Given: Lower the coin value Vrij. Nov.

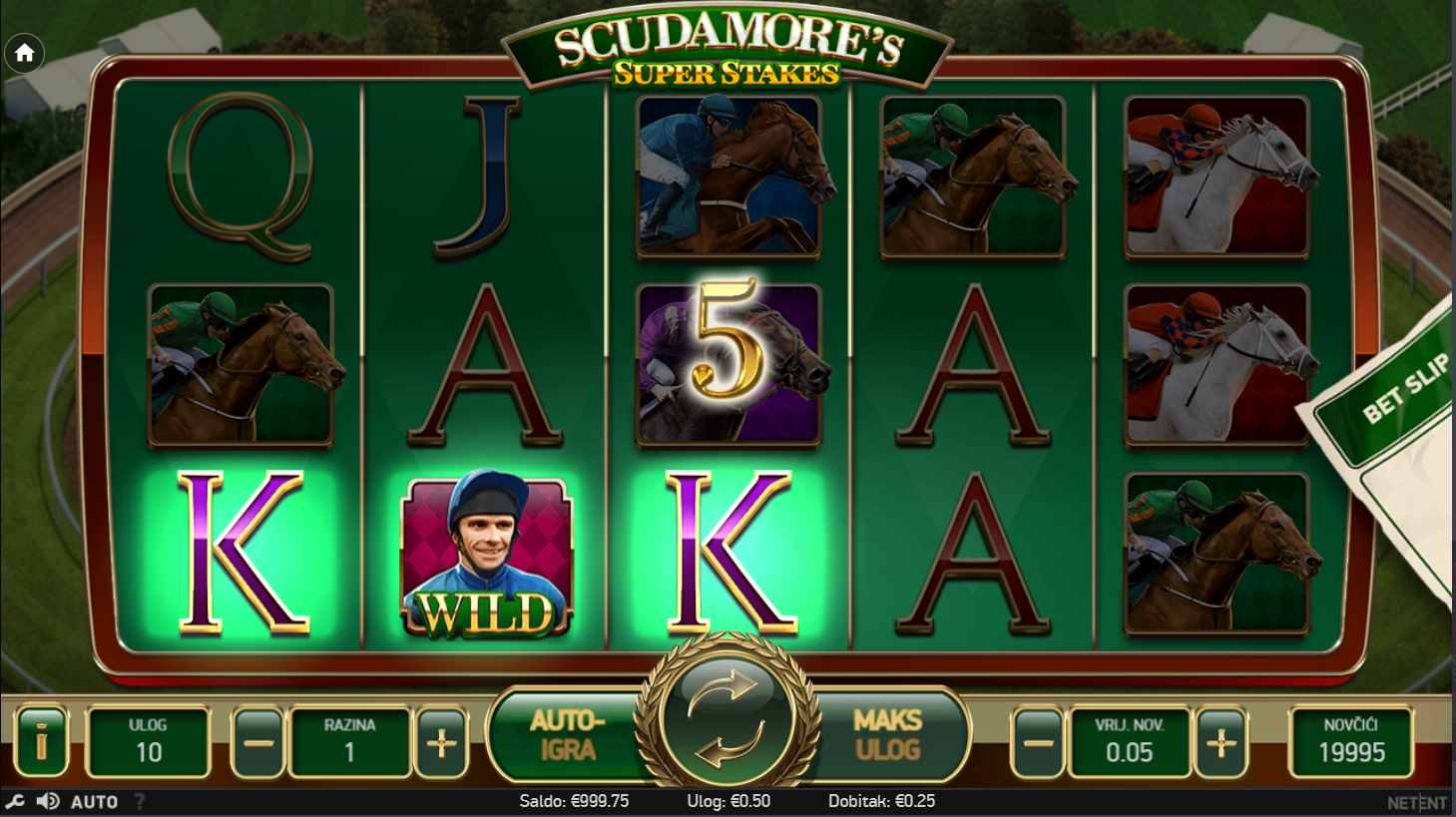Looking at the screenshot, I should coord(1038,742).
